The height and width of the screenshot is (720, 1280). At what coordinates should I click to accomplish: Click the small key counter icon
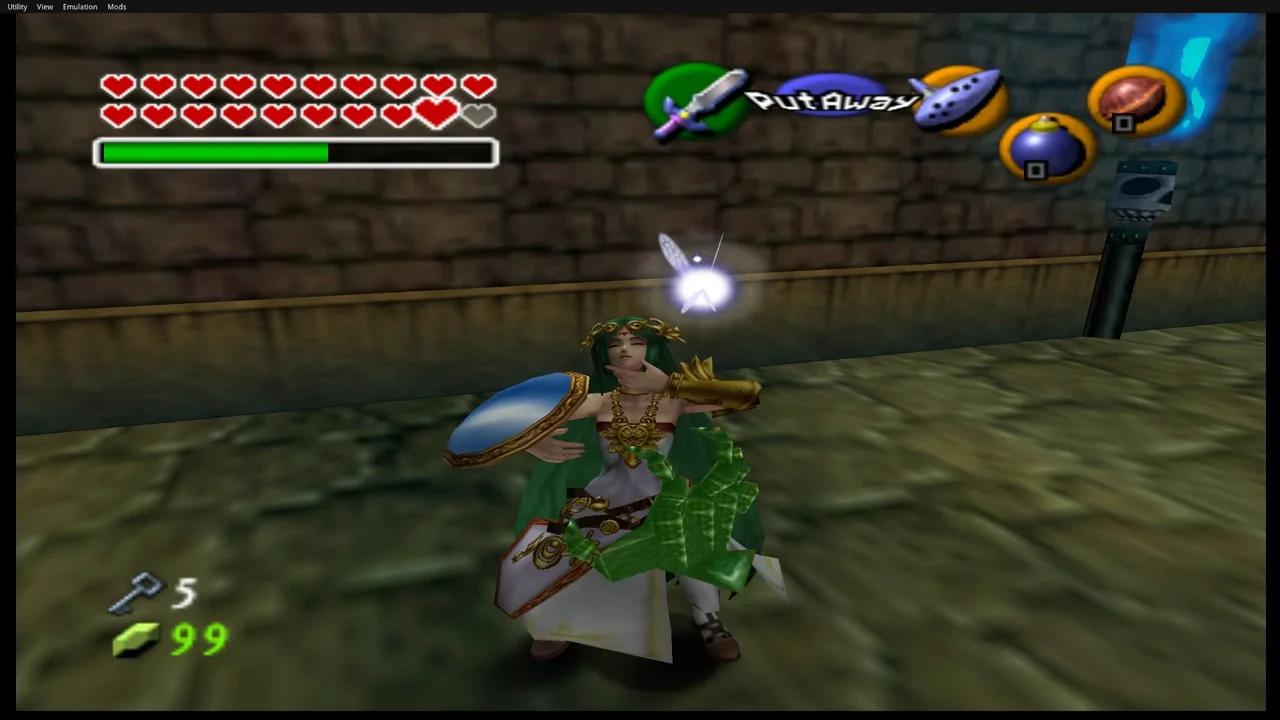(x=140, y=592)
